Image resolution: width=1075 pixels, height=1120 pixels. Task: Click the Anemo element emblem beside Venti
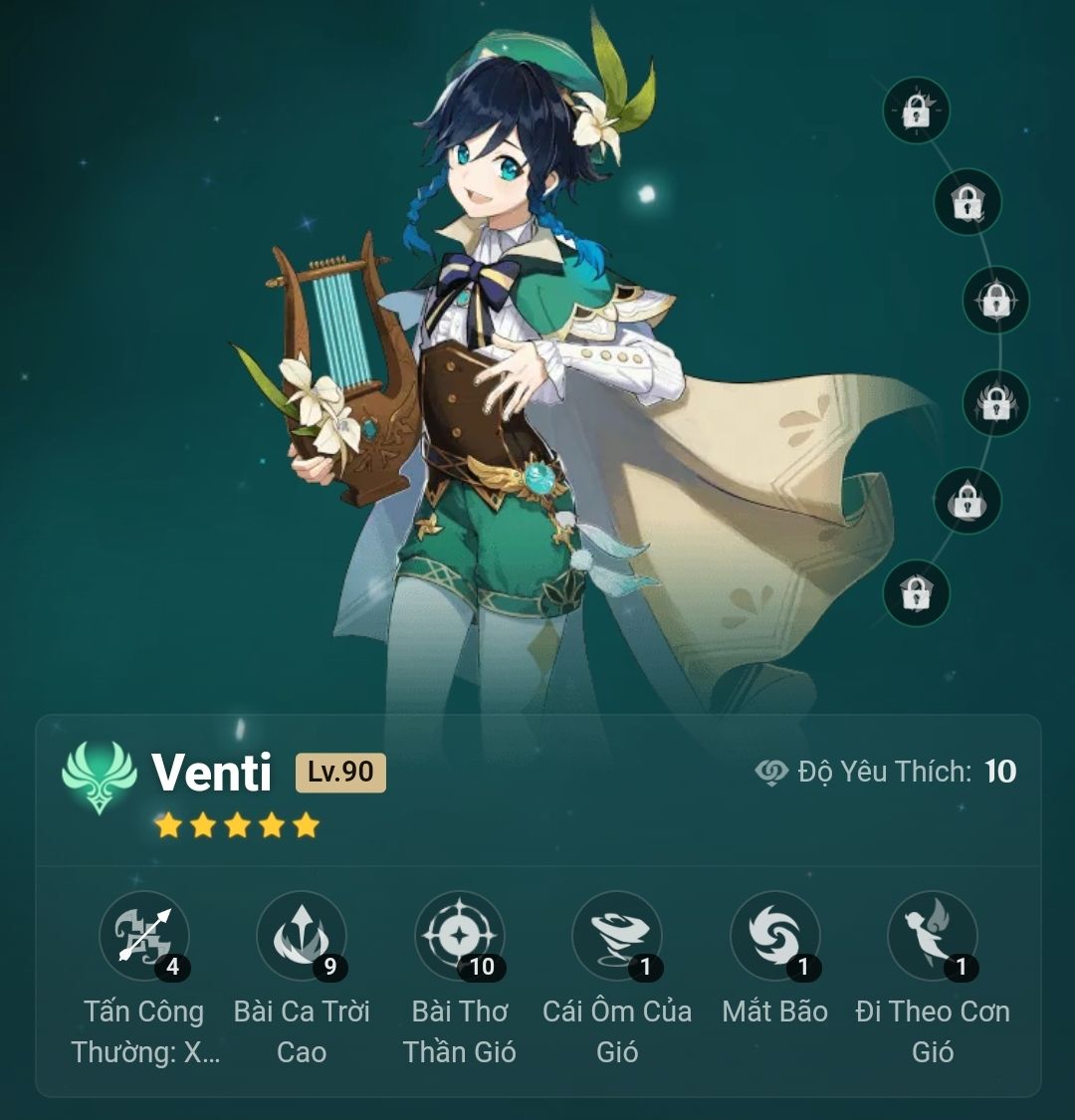pos(100,776)
